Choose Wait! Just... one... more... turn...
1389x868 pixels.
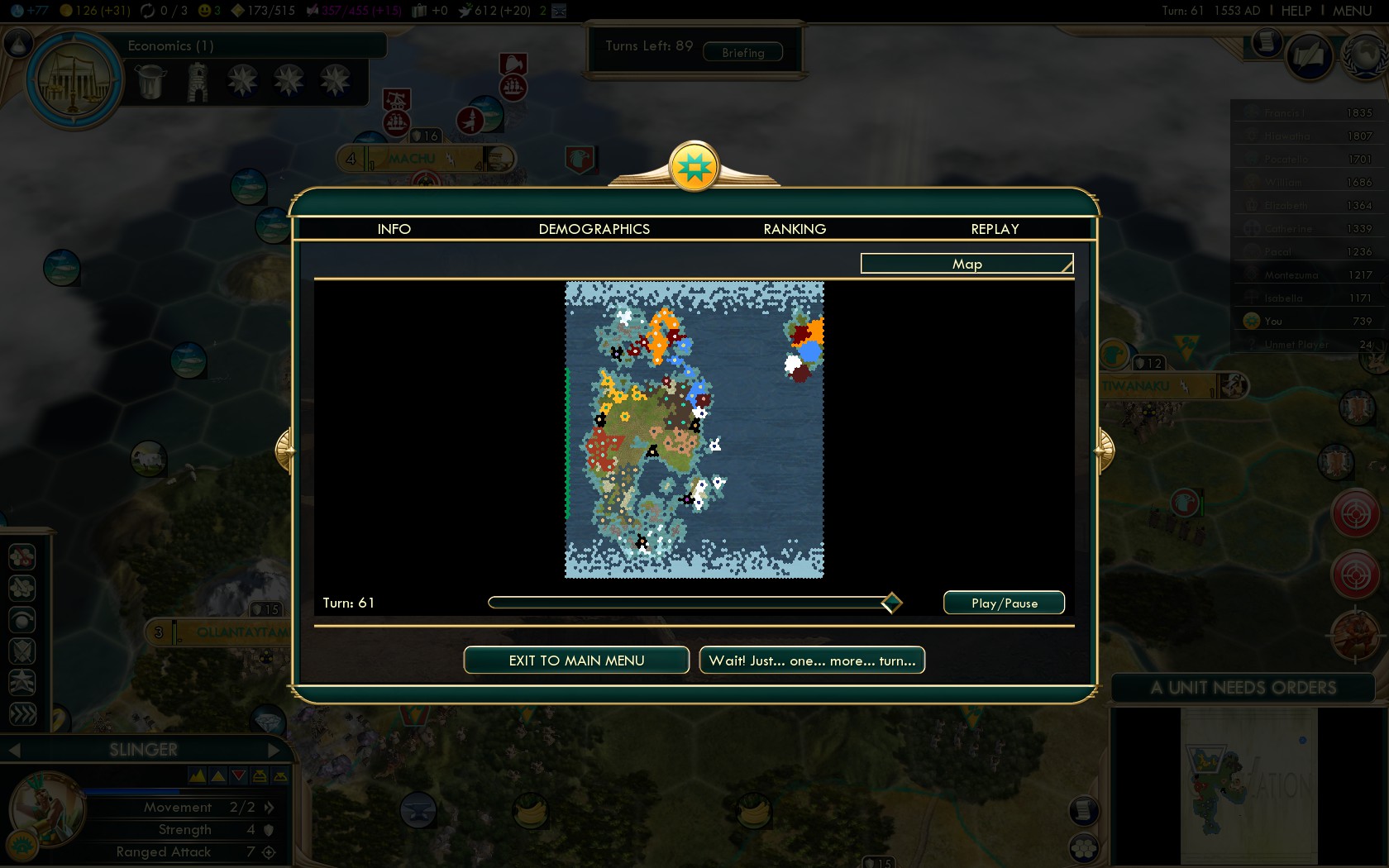coord(812,661)
